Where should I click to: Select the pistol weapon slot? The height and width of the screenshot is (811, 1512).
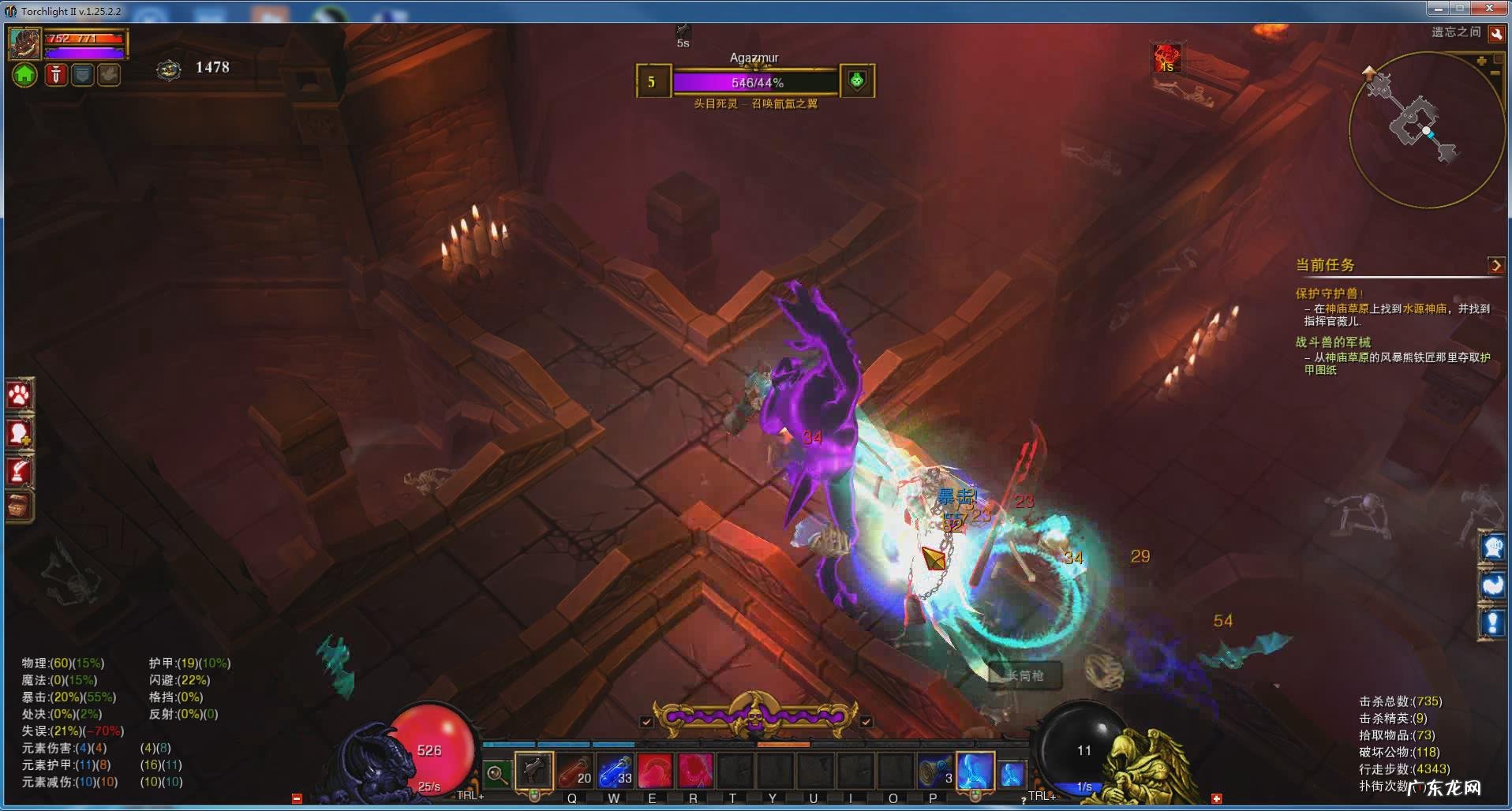coord(533,770)
